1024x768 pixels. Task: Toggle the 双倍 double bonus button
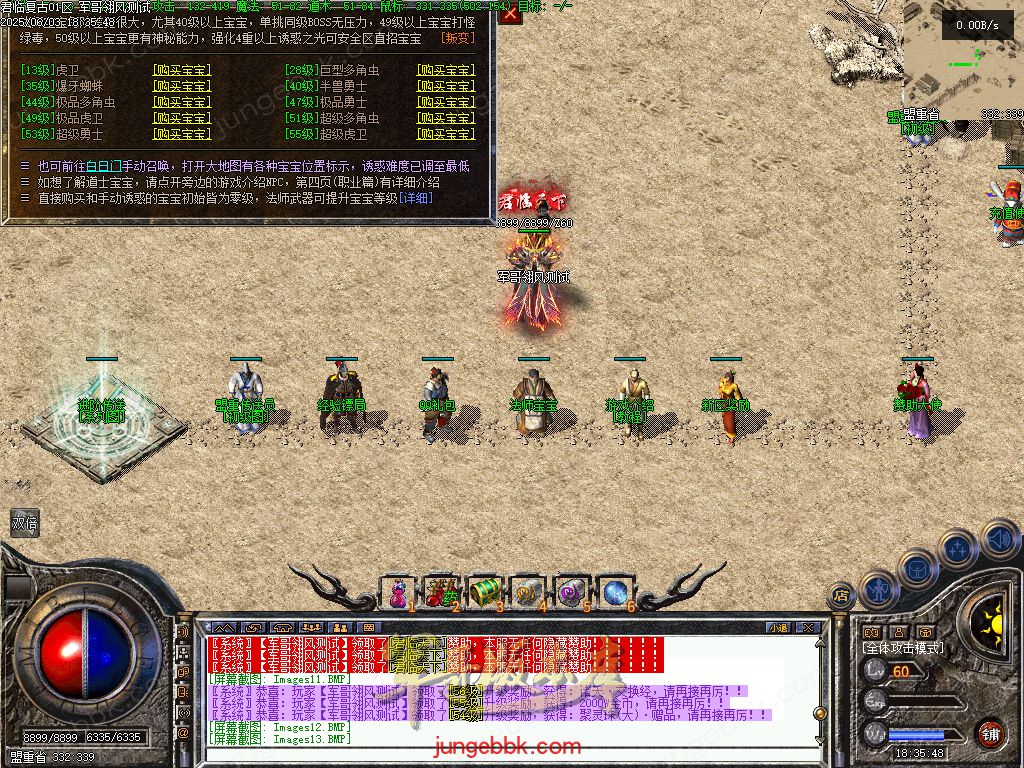pos(25,522)
